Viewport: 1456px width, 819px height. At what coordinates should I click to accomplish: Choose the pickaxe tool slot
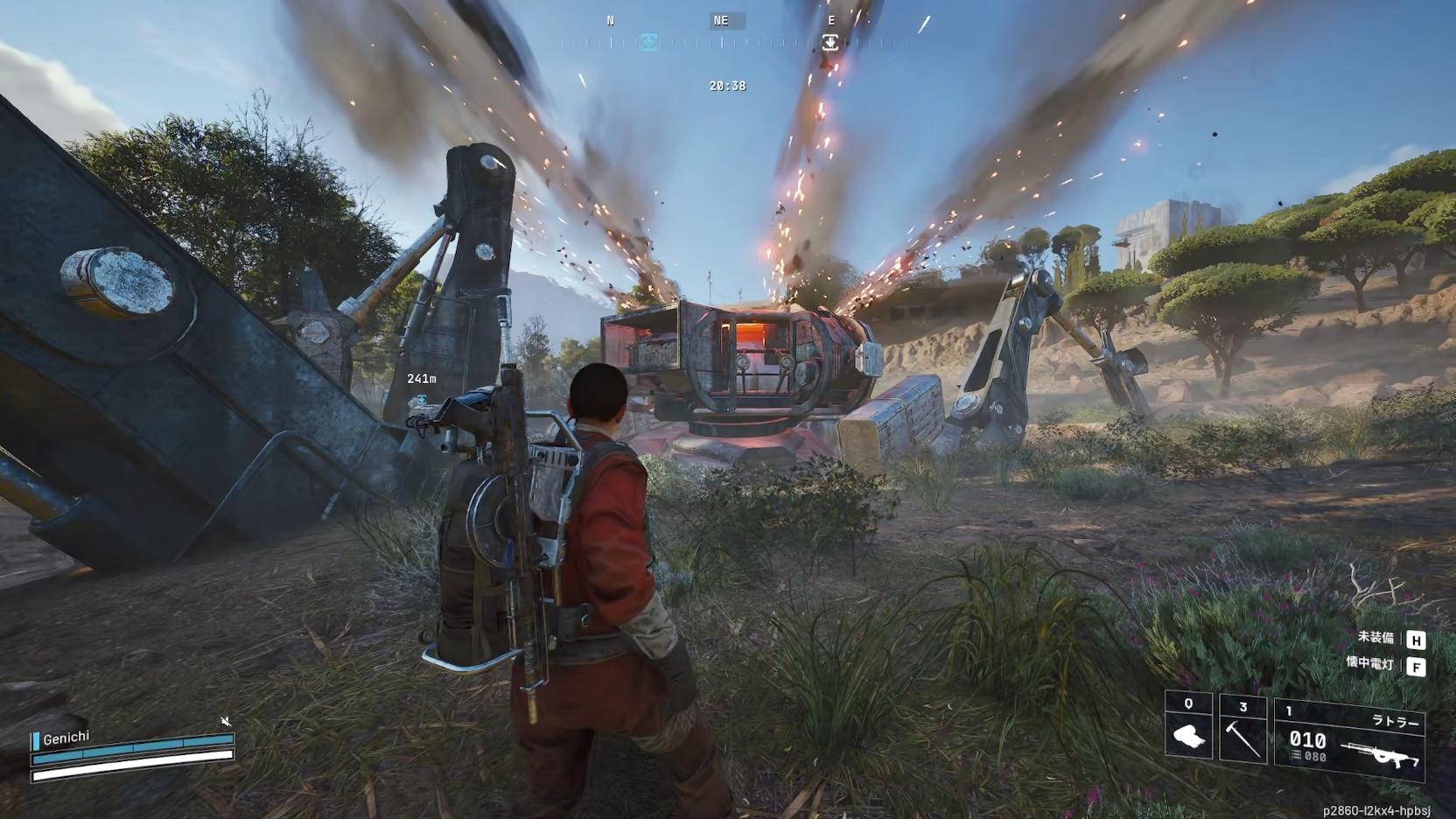(x=1242, y=730)
